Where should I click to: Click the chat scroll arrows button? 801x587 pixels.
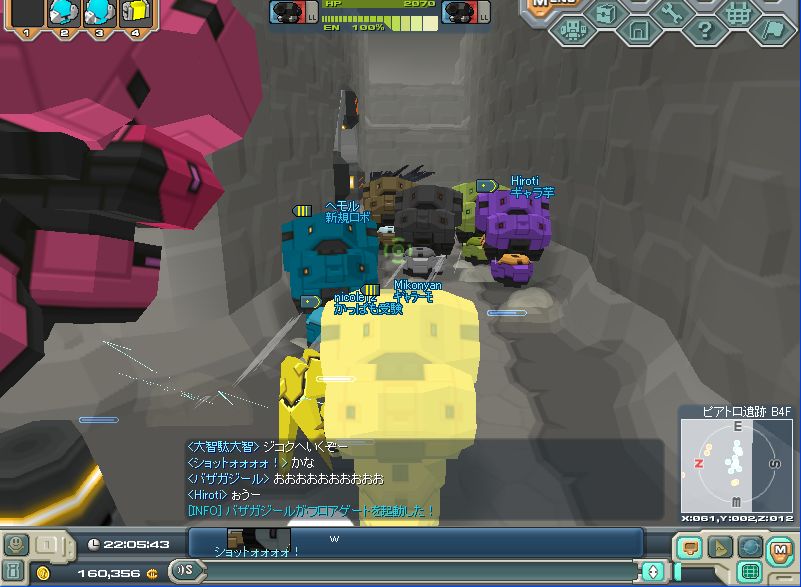point(654,571)
